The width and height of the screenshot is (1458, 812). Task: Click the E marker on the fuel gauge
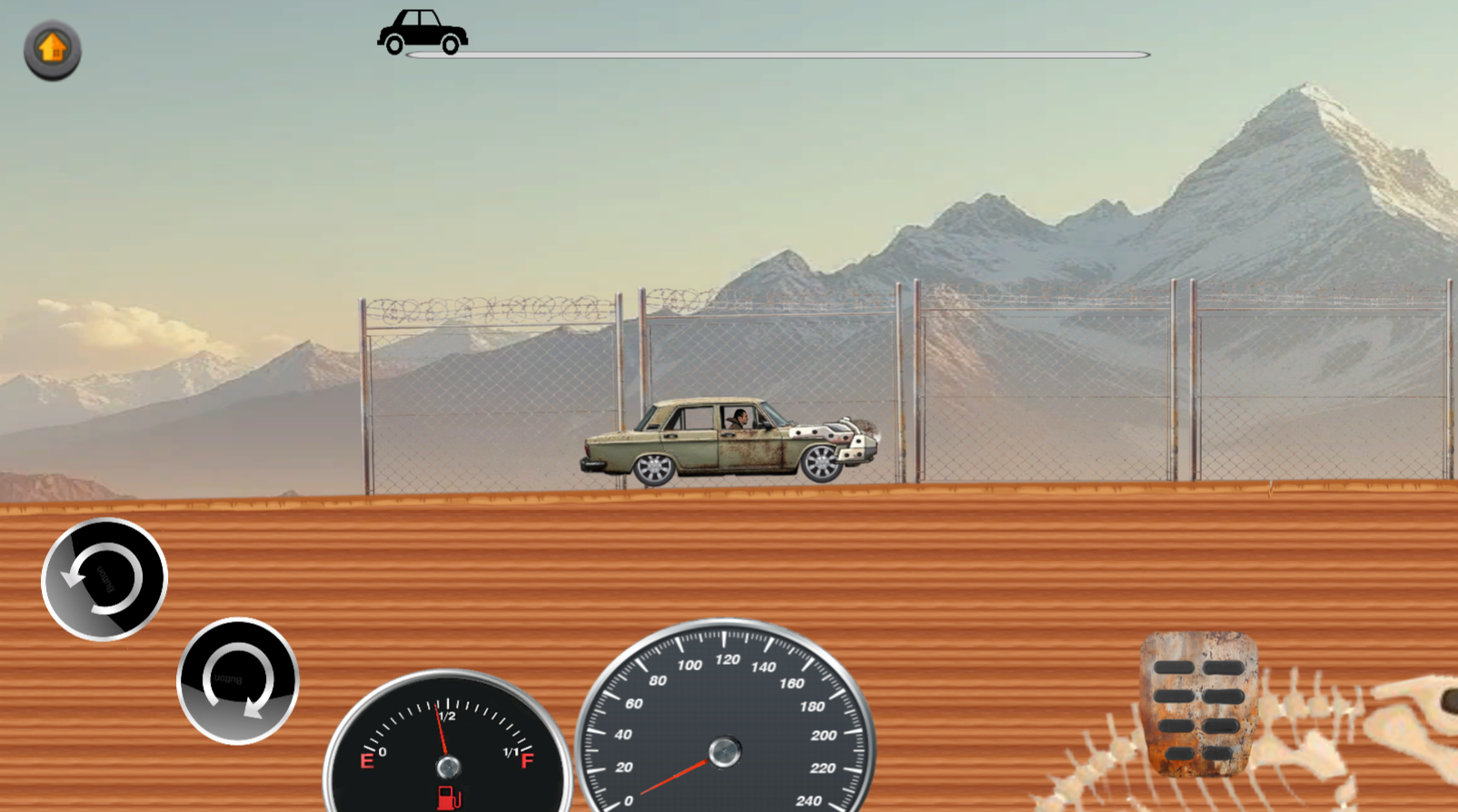[369, 760]
